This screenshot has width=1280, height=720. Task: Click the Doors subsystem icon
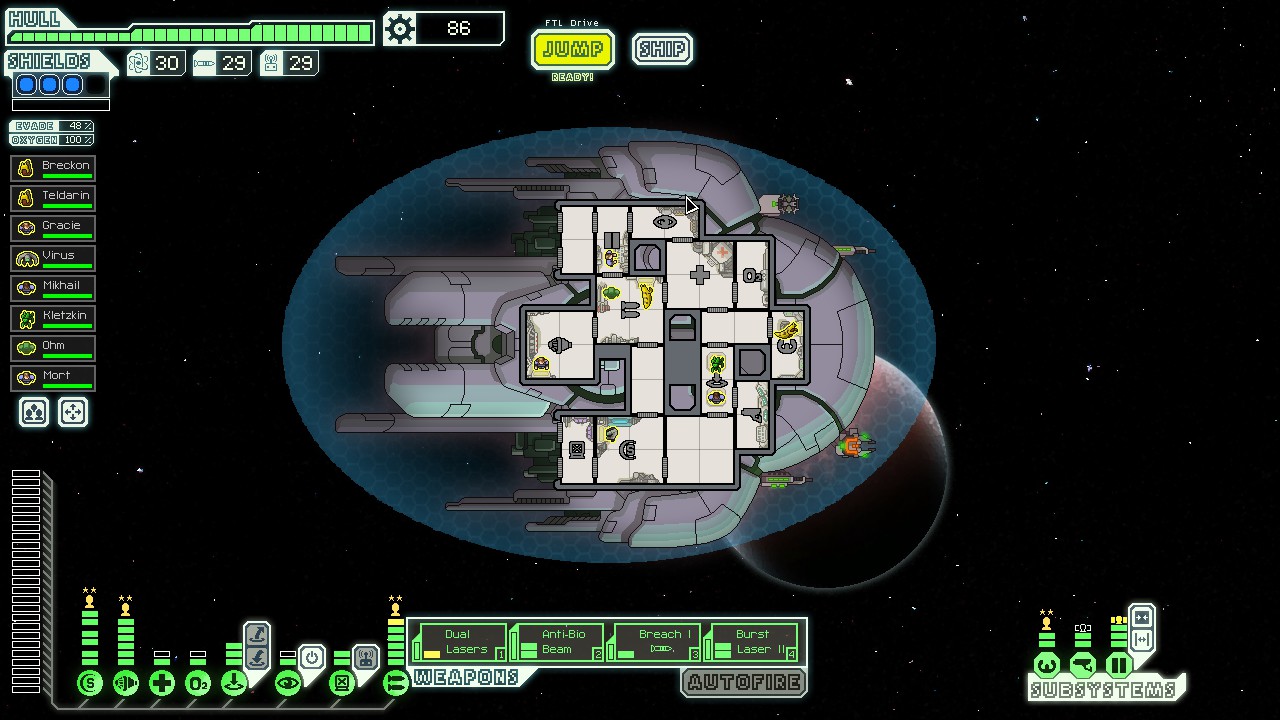[1117, 665]
